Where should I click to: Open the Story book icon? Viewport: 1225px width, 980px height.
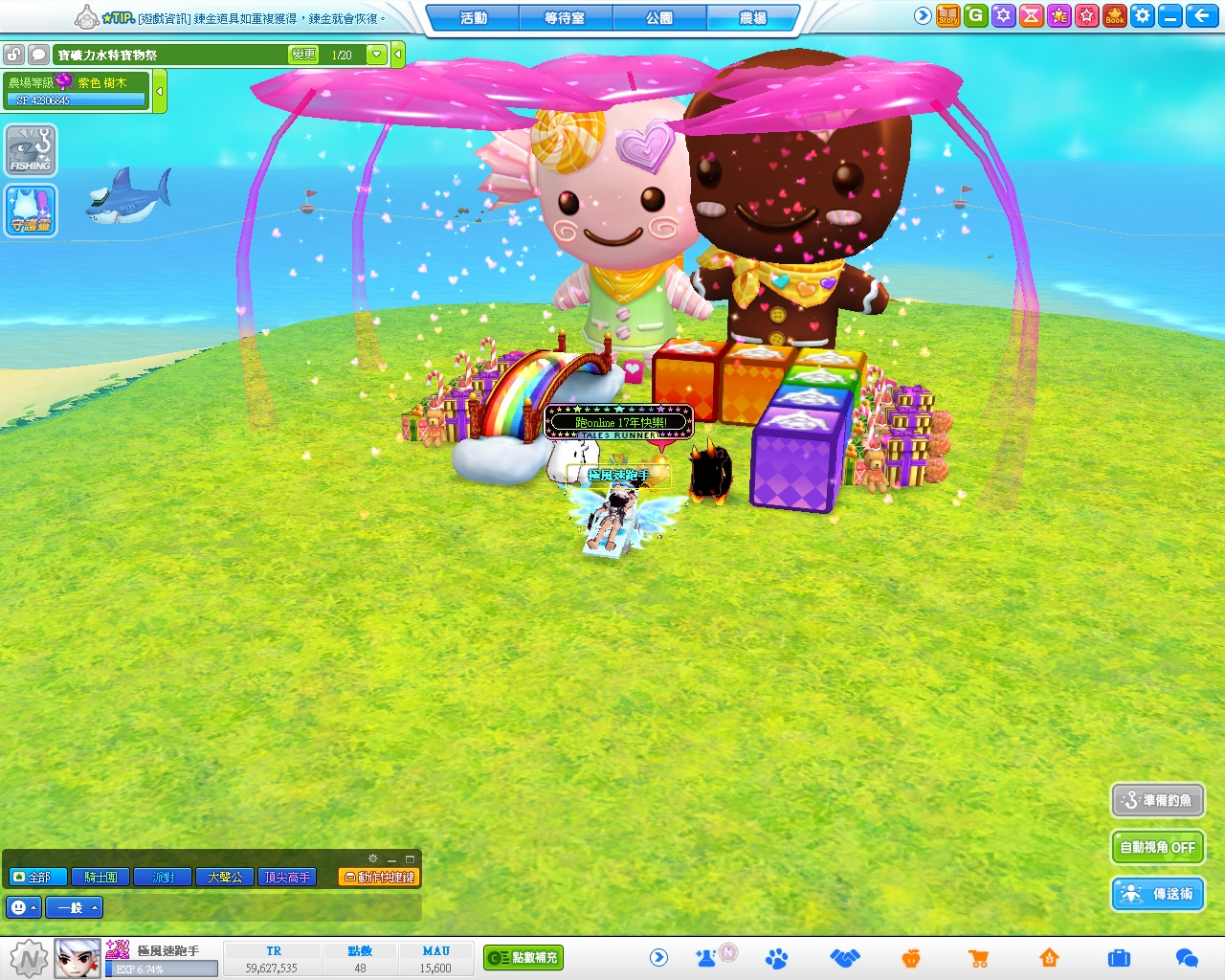coord(948,15)
